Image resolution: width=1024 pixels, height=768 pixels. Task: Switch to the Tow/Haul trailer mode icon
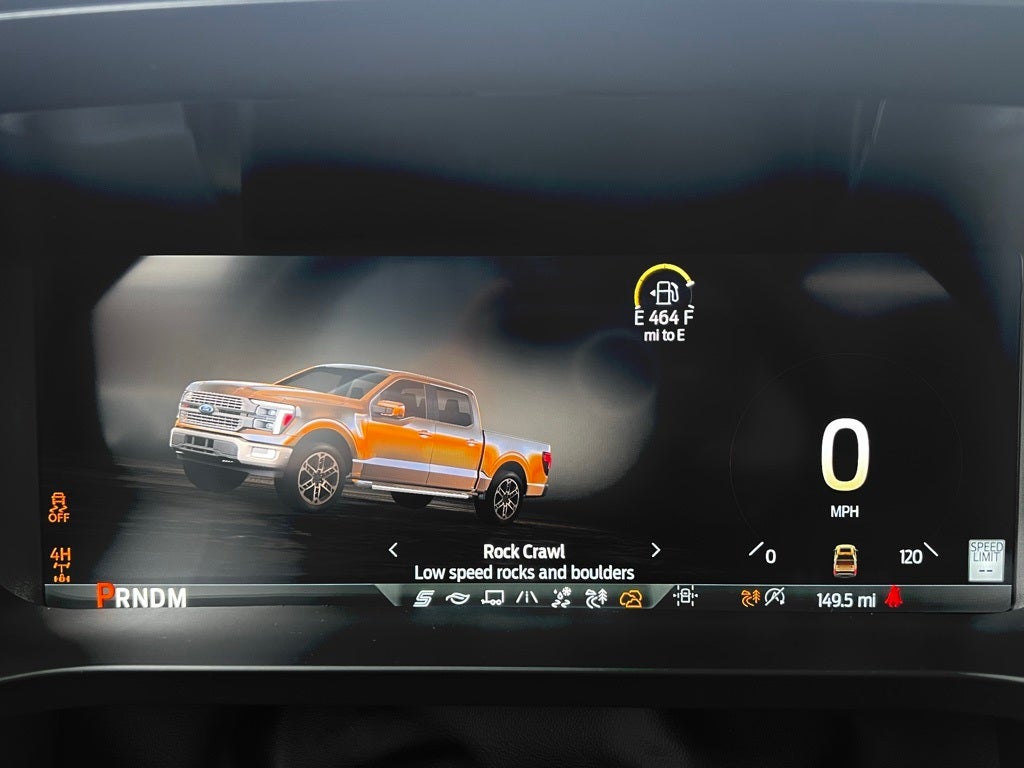492,598
